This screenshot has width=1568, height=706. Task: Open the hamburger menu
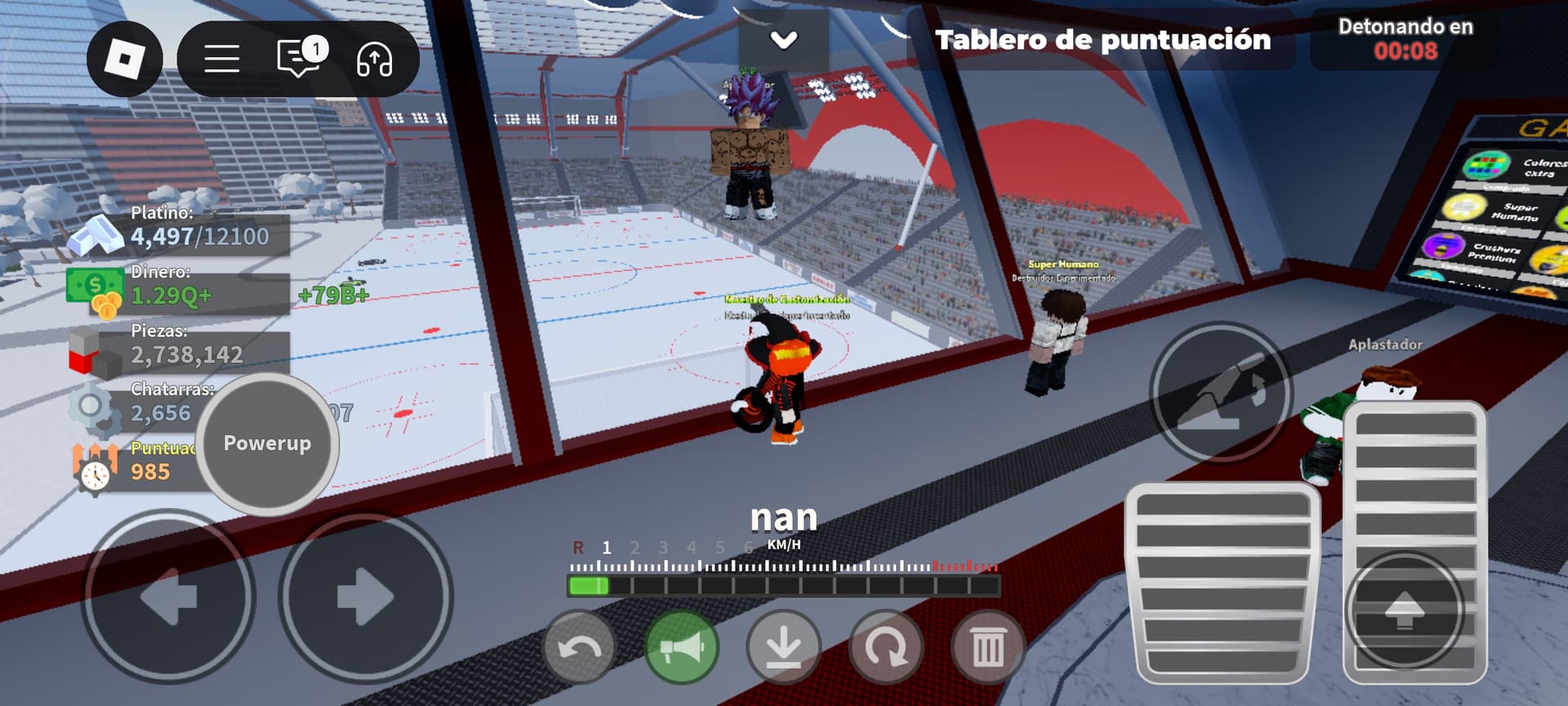click(221, 59)
